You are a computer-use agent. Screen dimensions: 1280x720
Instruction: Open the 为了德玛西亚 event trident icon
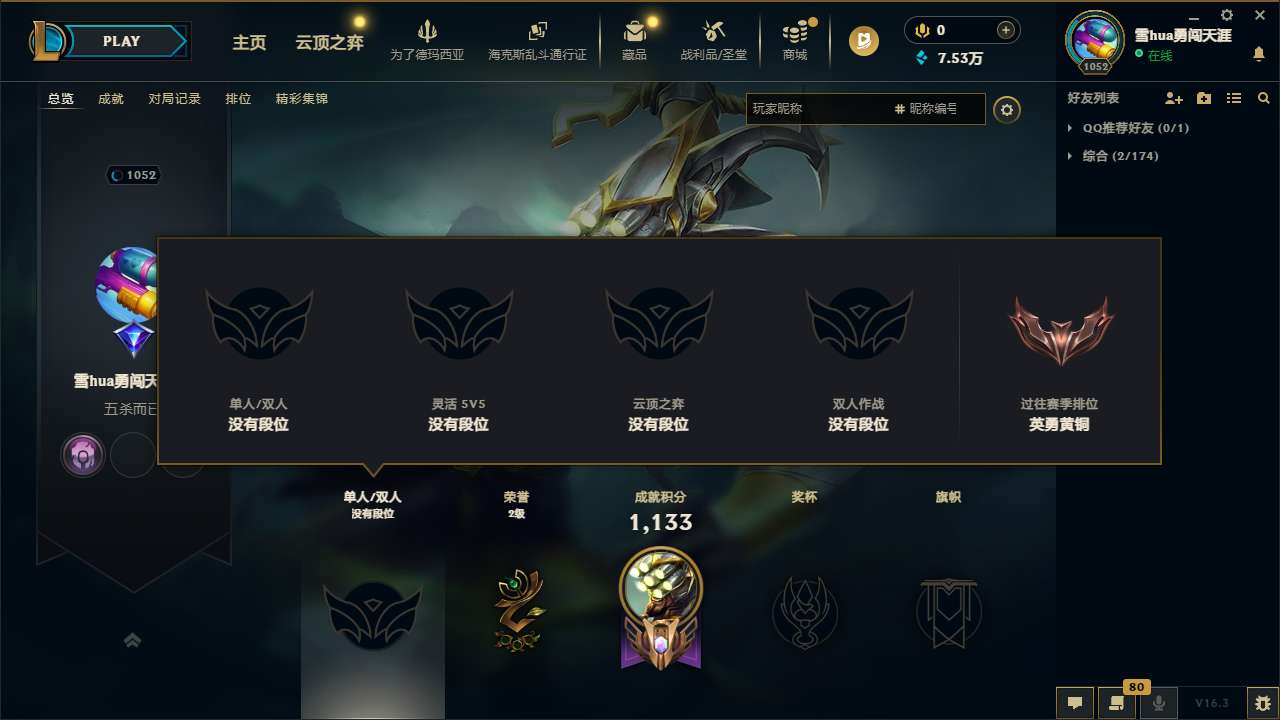pyautogui.click(x=428, y=30)
